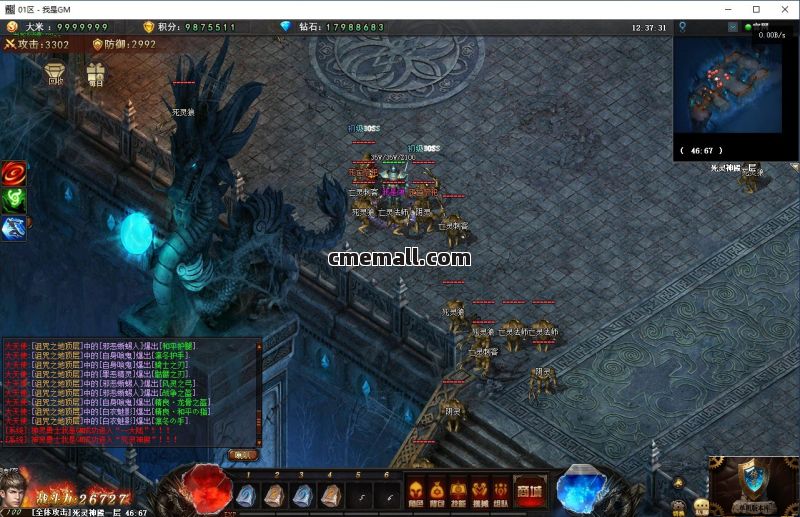Viewport: 800px width, 517px height.
Task: Open the 角色 character panel
Action: tap(416, 492)
